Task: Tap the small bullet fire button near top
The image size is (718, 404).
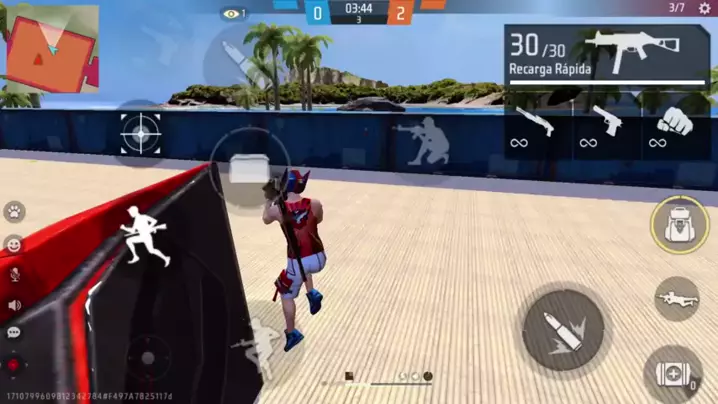Action: coord(236,57)
